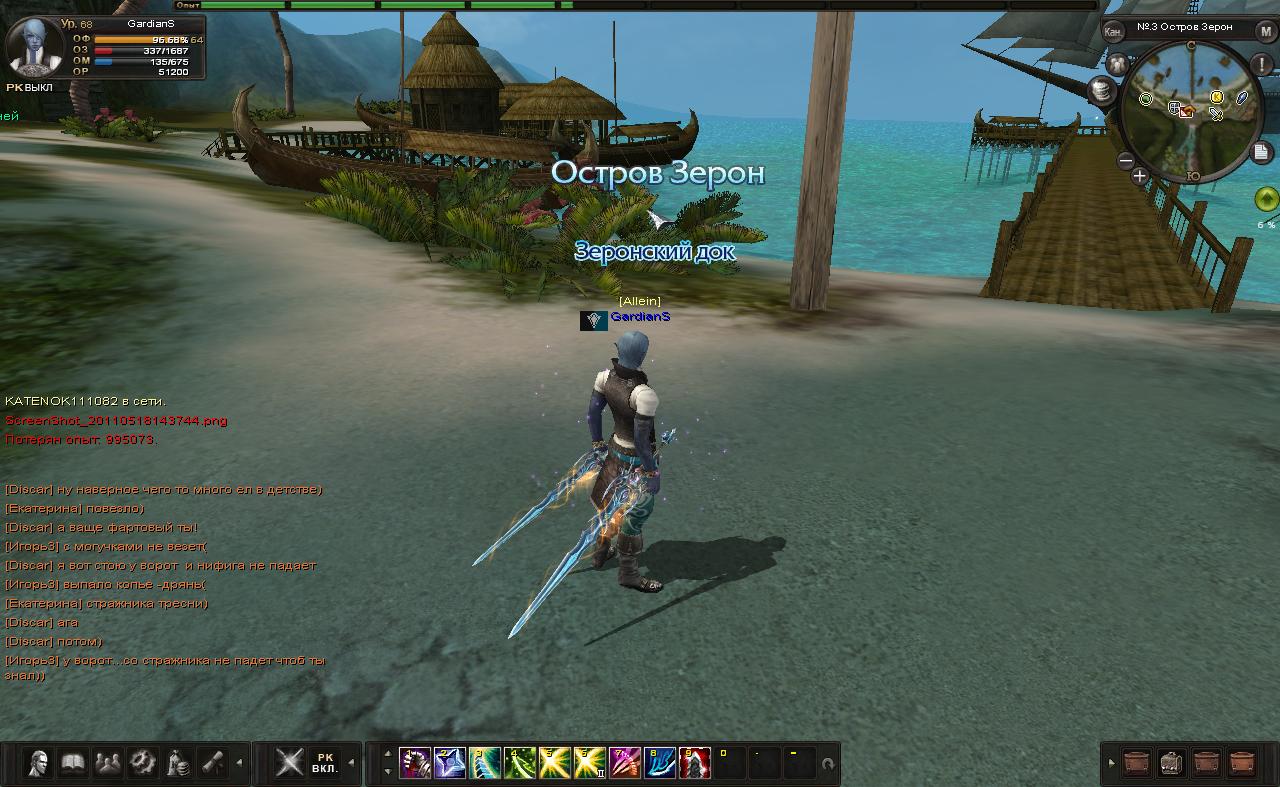Activate the armored fist skill in slot 1
This screenshot has height=787, width=1280.
point(415,763)
